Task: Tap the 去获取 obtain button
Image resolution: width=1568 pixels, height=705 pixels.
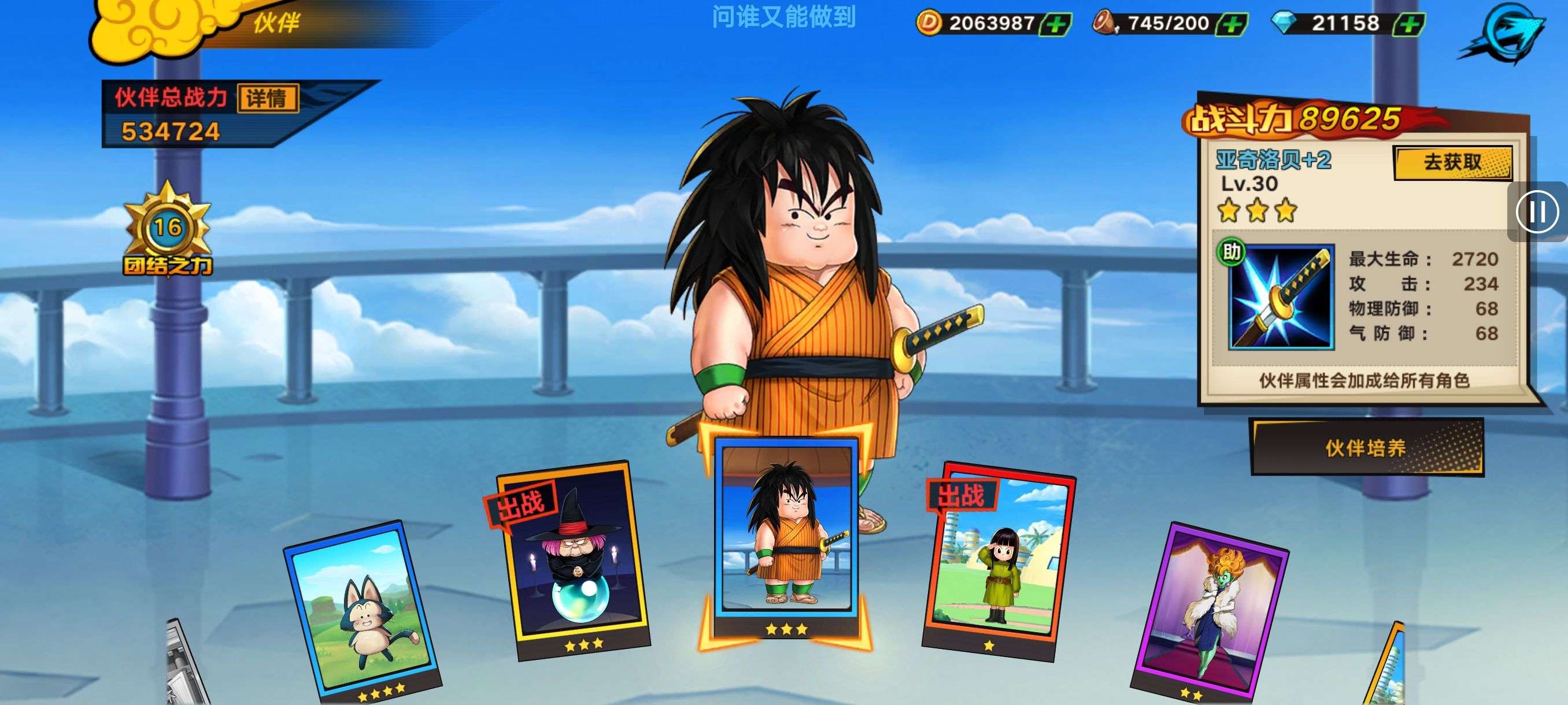Action: point(1452,162)
